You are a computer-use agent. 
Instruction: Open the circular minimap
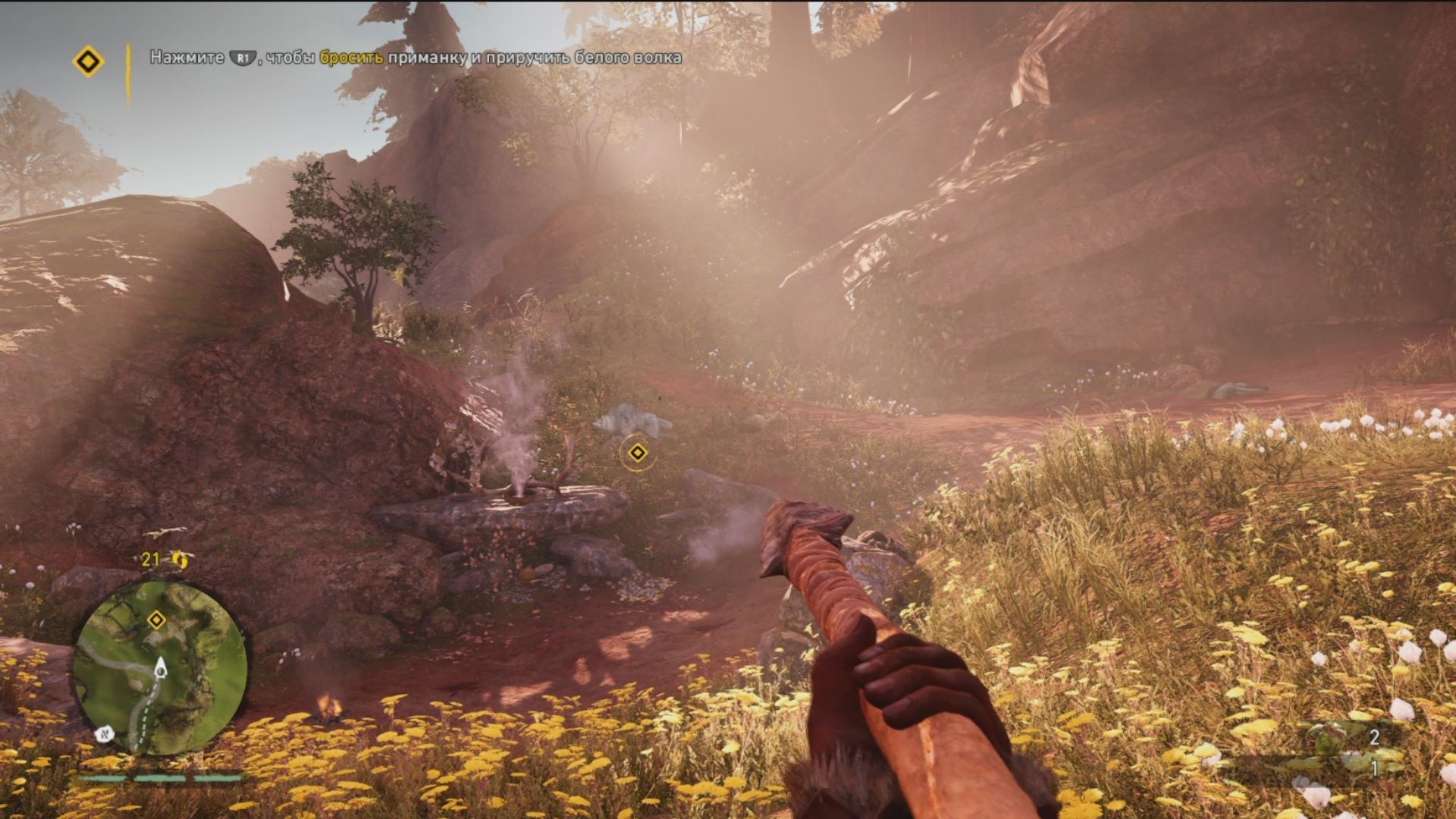point(160,667)
